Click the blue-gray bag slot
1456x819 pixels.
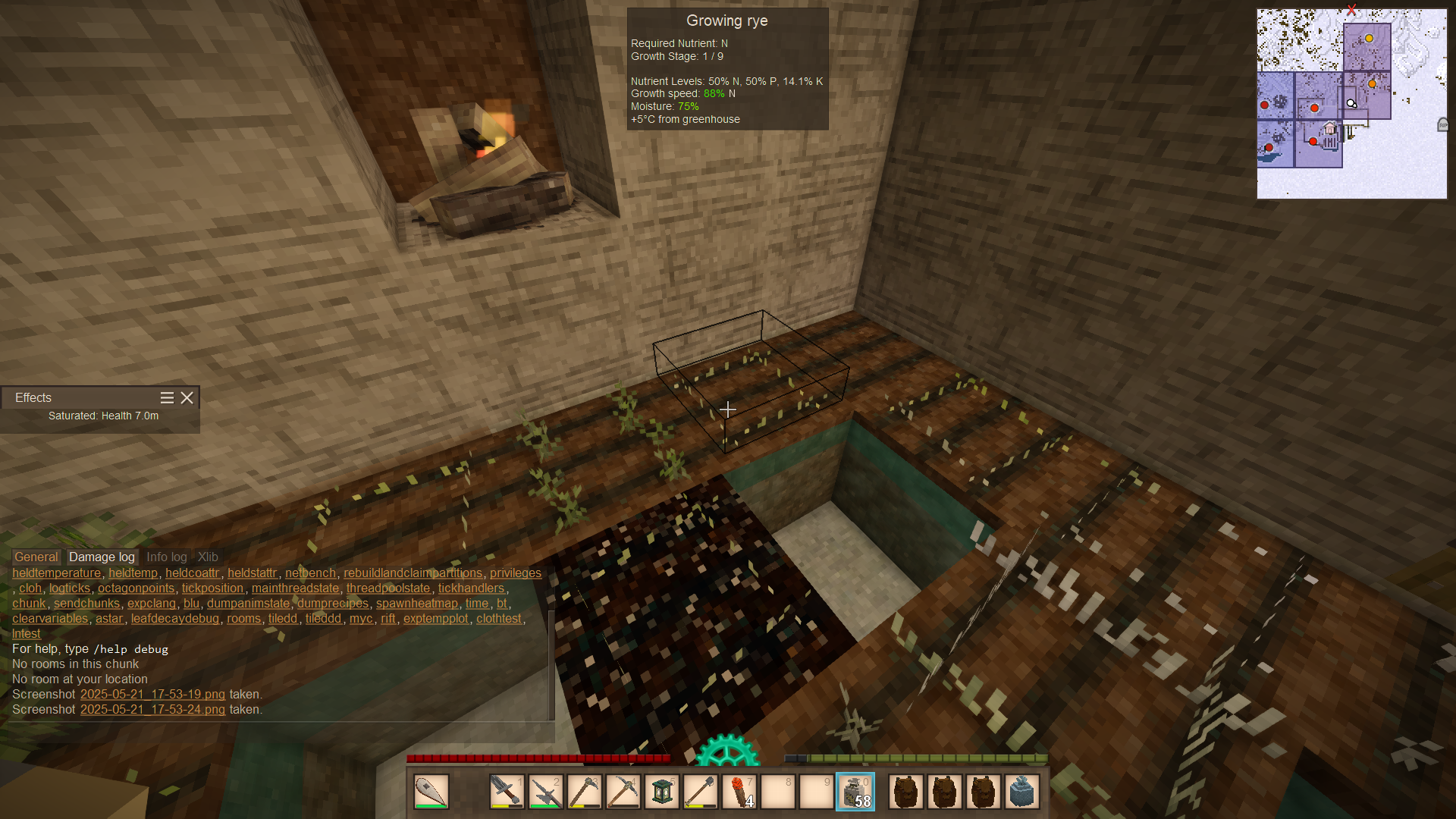tap(1022, 792)
